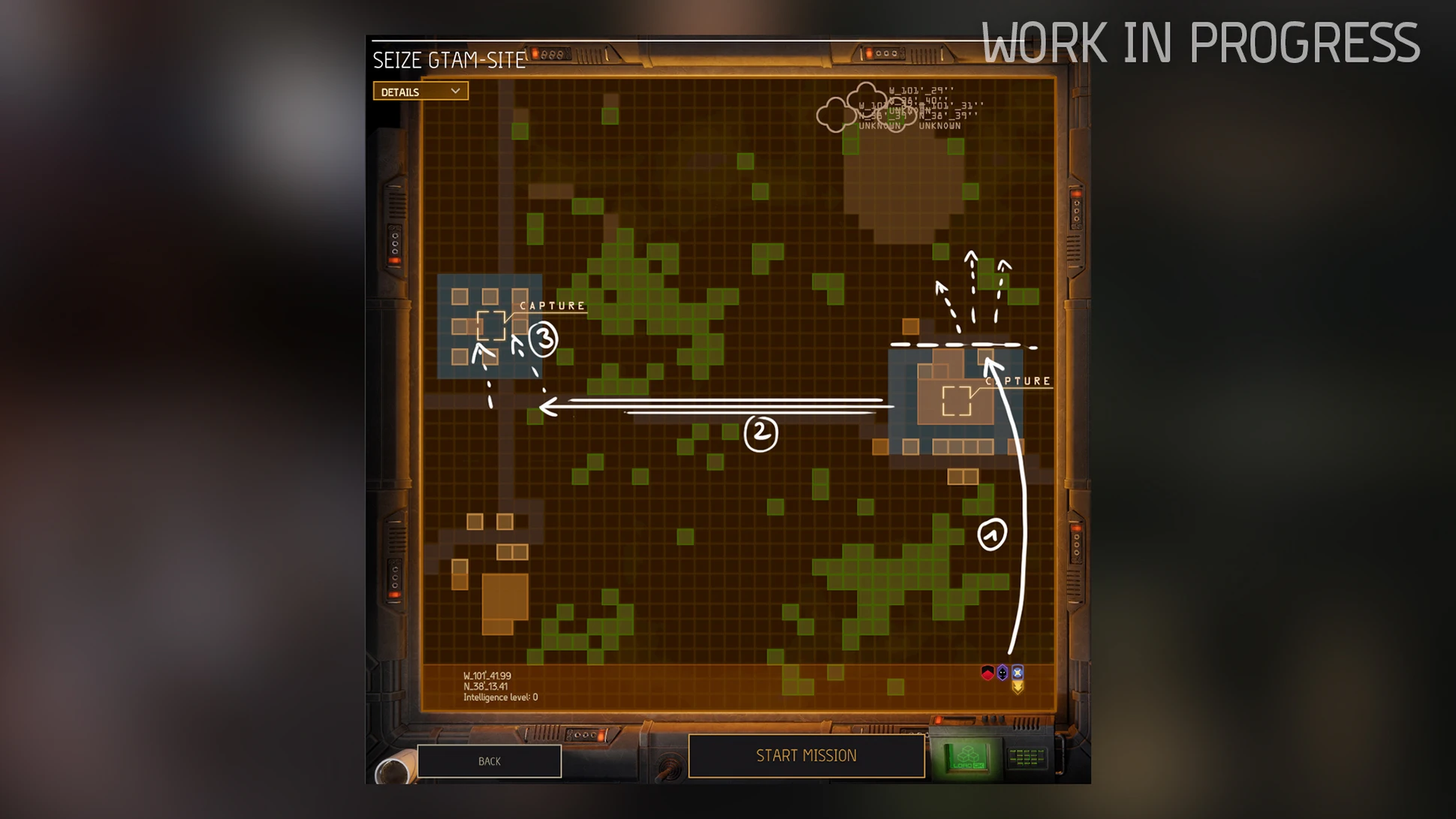Select the purple spade squad badge

coord(1002,673)
